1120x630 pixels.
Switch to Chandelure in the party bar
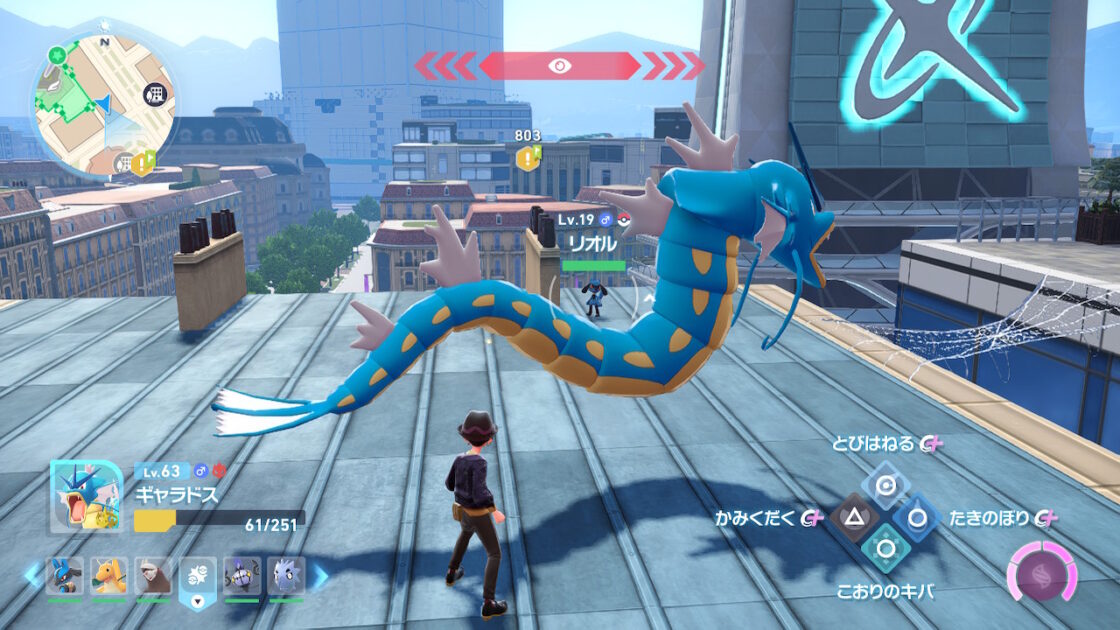point(242,576)
